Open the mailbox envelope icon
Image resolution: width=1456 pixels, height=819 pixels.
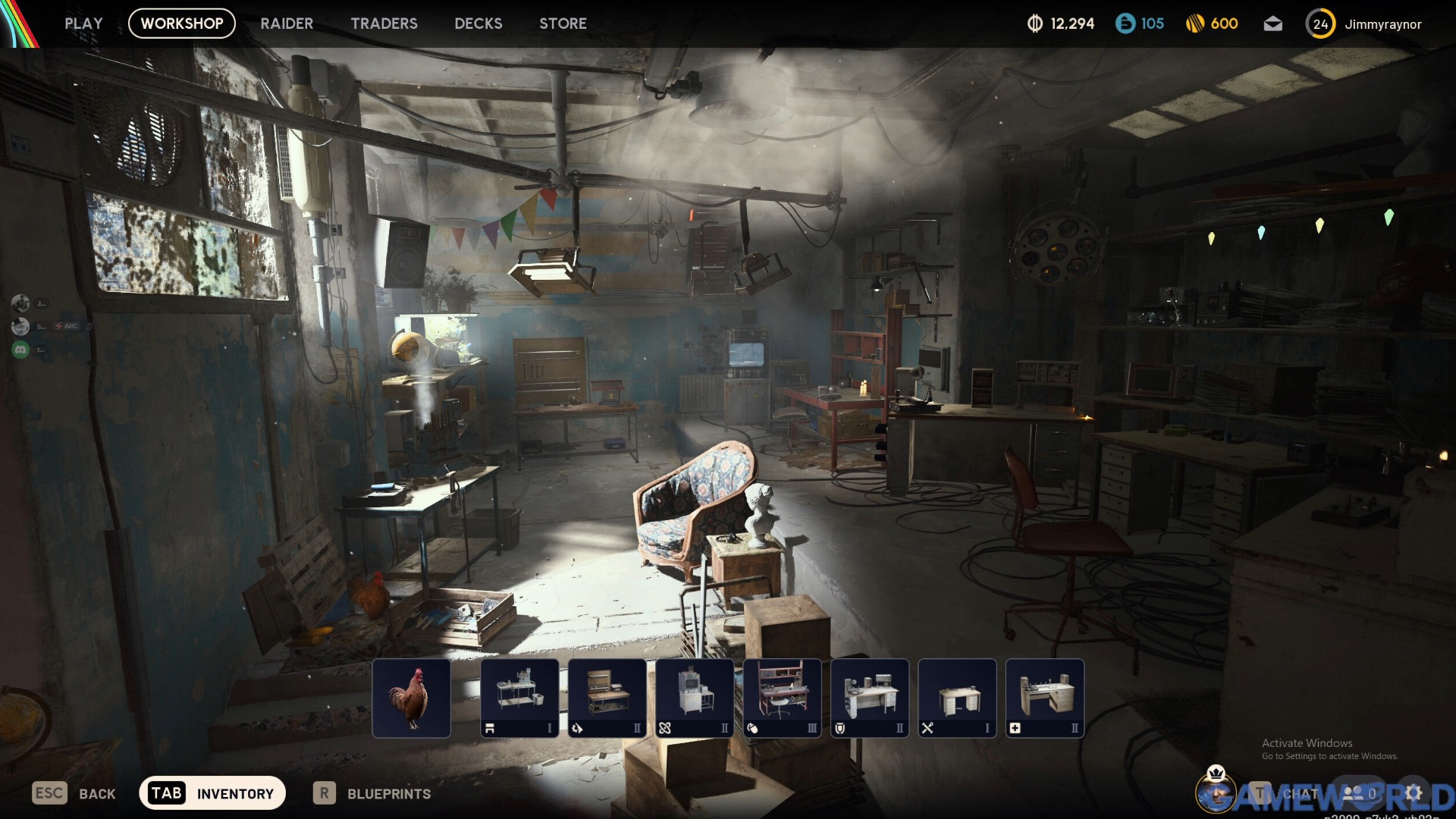1273,24
